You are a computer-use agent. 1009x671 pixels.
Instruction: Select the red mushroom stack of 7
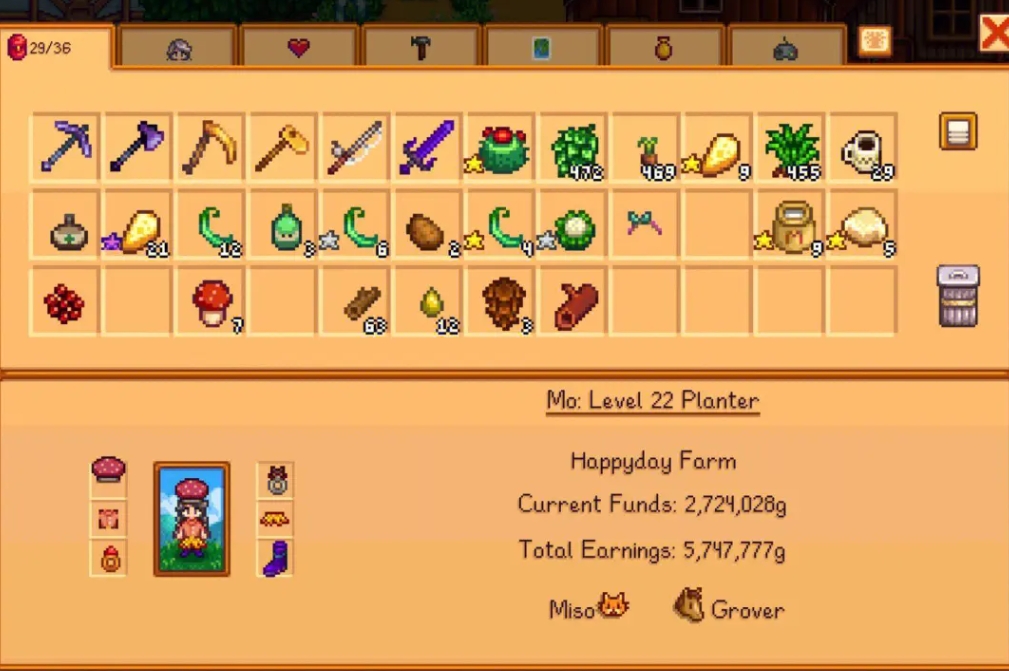[212, 302]
